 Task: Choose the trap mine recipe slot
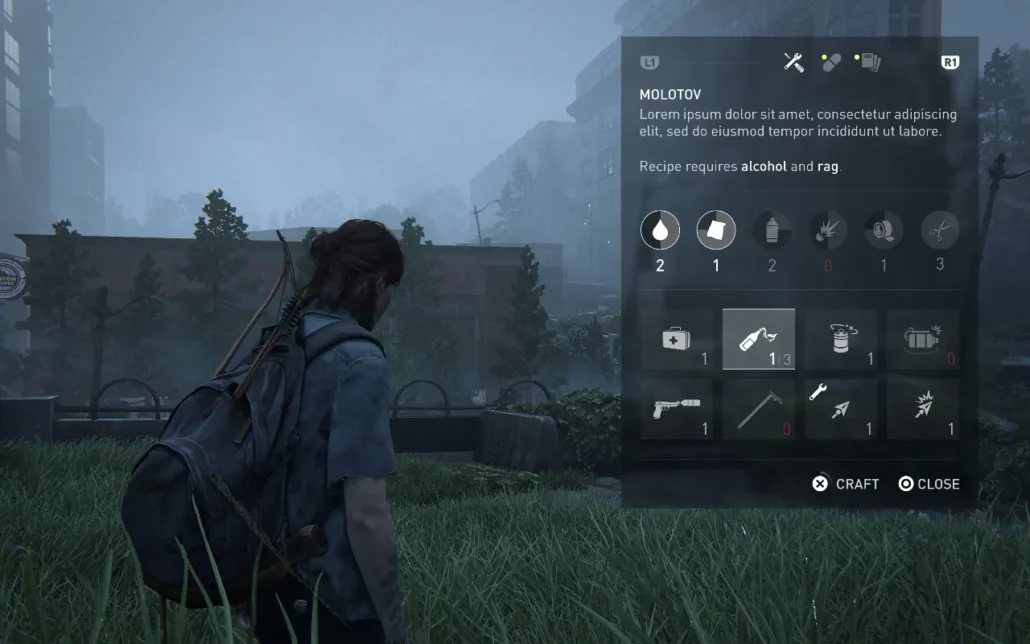coord(923,340)
